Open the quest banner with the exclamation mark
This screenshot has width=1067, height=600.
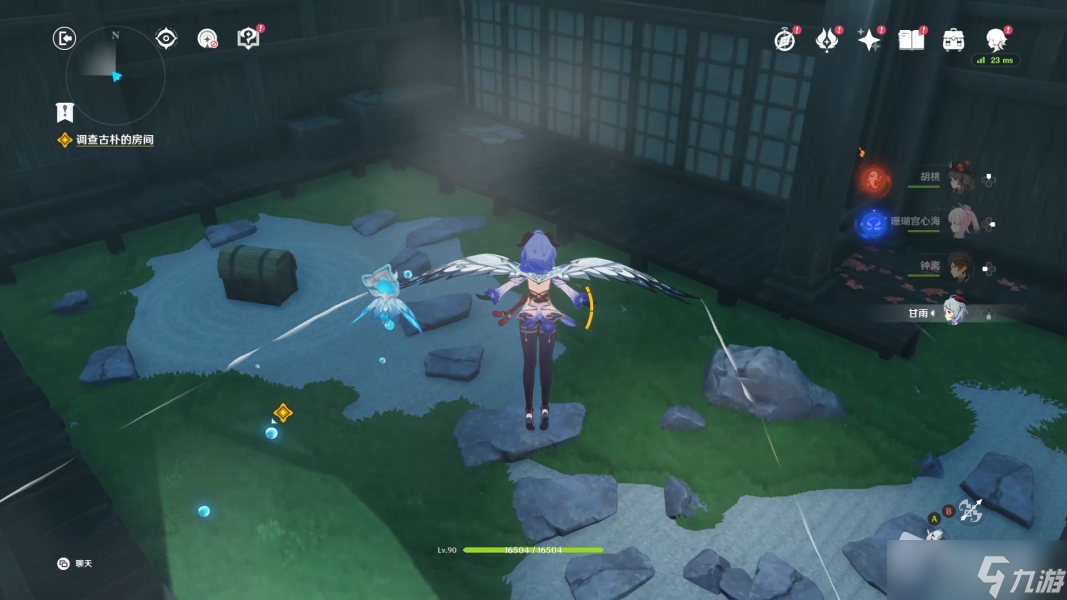tap(65, 112)
